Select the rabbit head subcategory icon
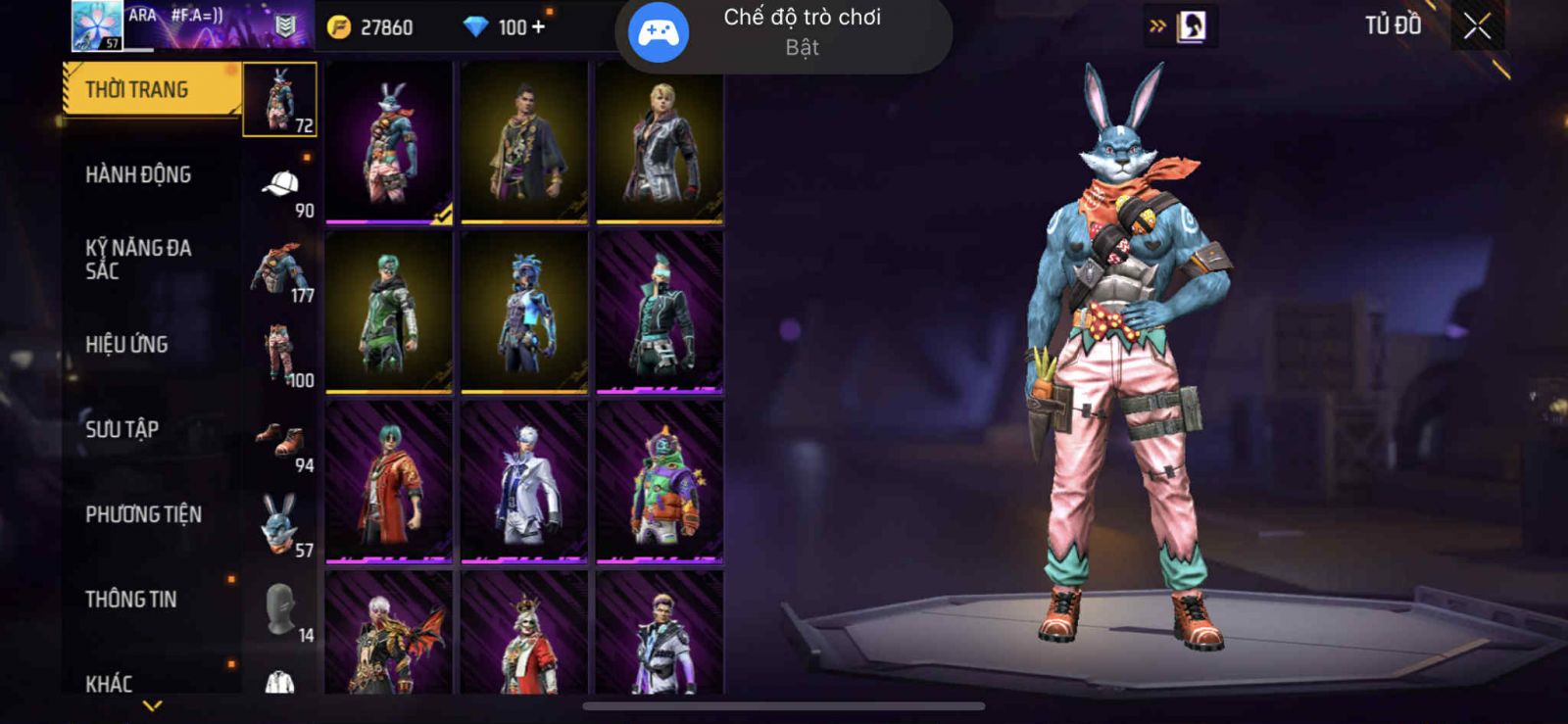Viewport: 1568px width, 724px height. point(280,525)
